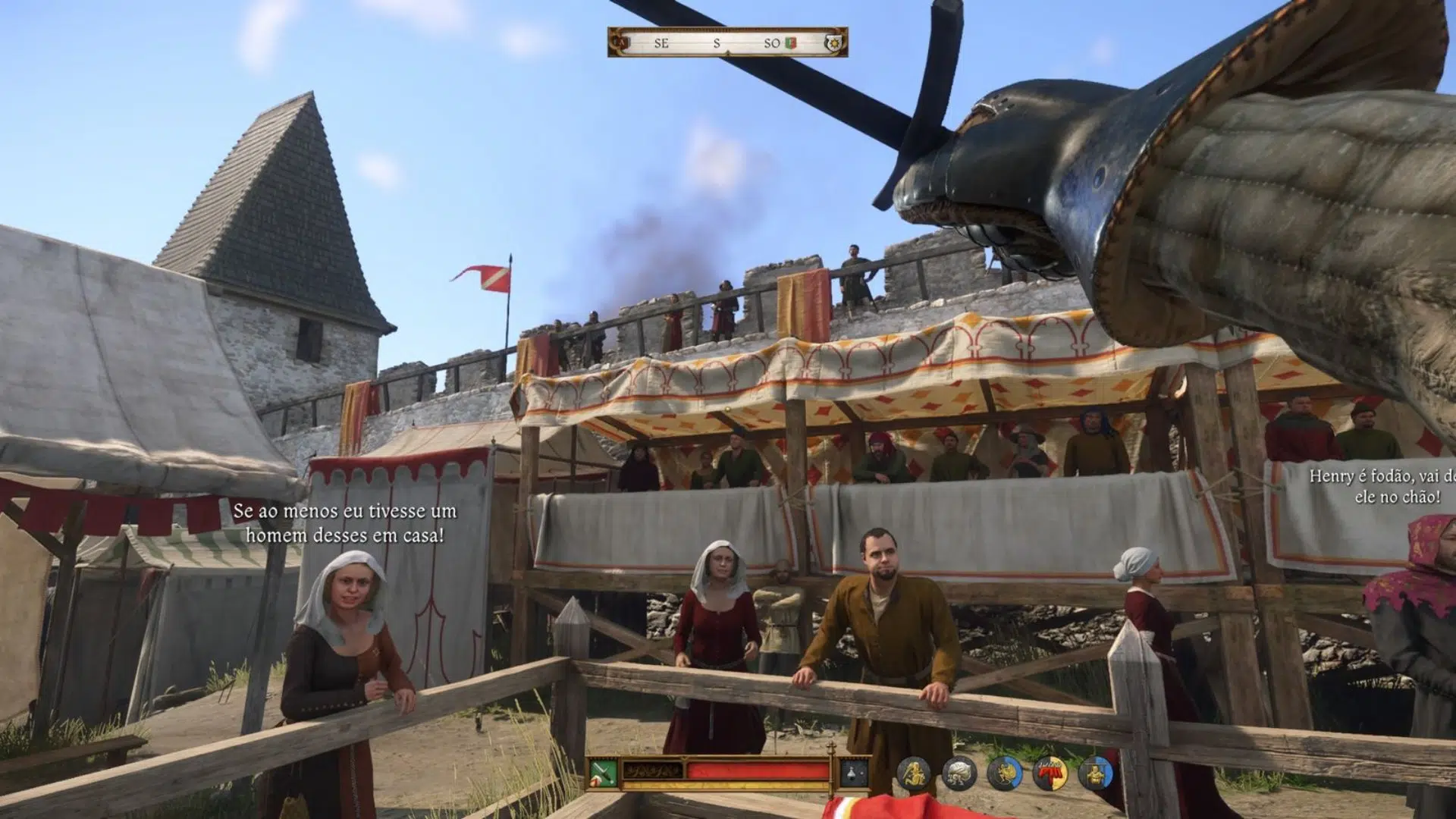Select the dark red marker at compass's left end

pyautogui.click(x=621, y=43)
